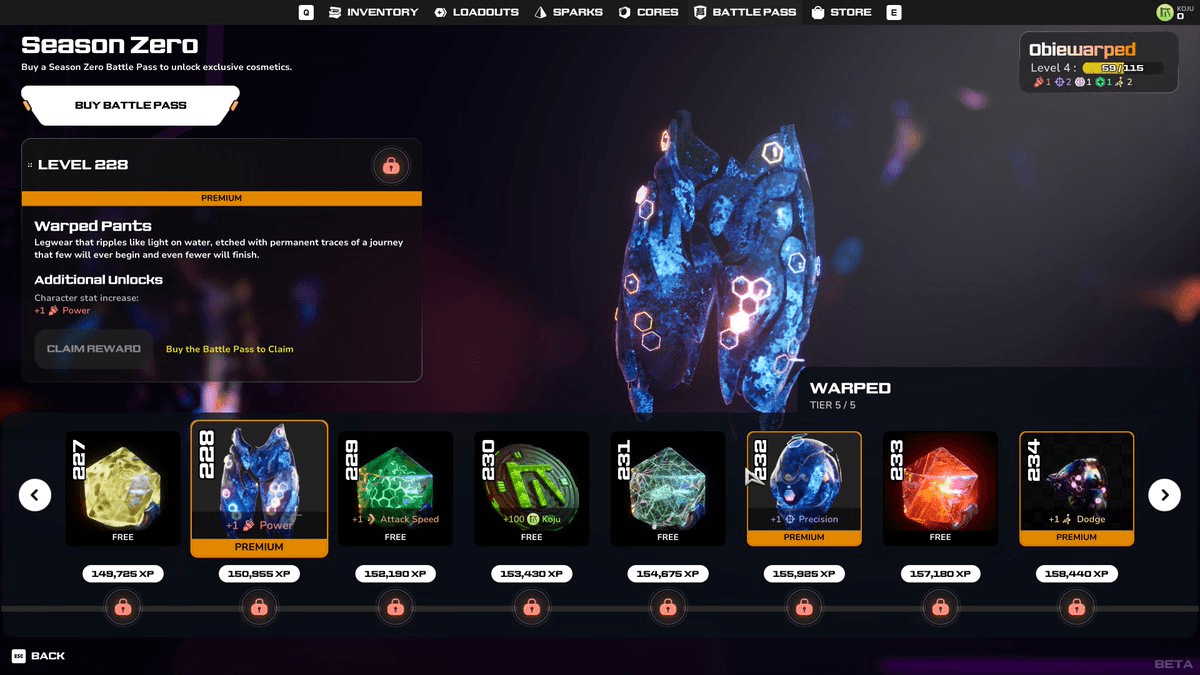Choose the level 232 Precision reward
Screen dimensions: 1200x675
point(804,488)
